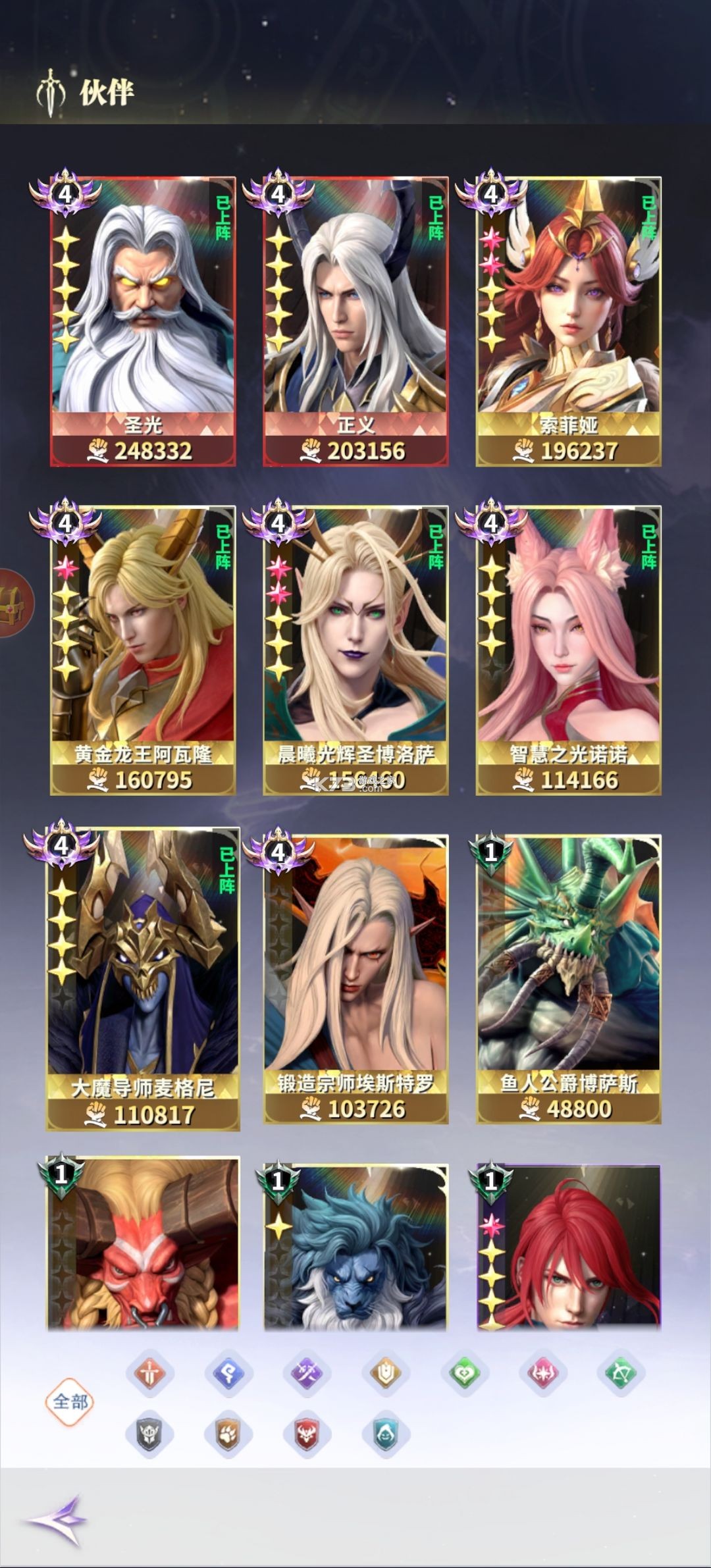Open the treasure chest side button
Screen dimensions: 711x1568
[13, 603]
